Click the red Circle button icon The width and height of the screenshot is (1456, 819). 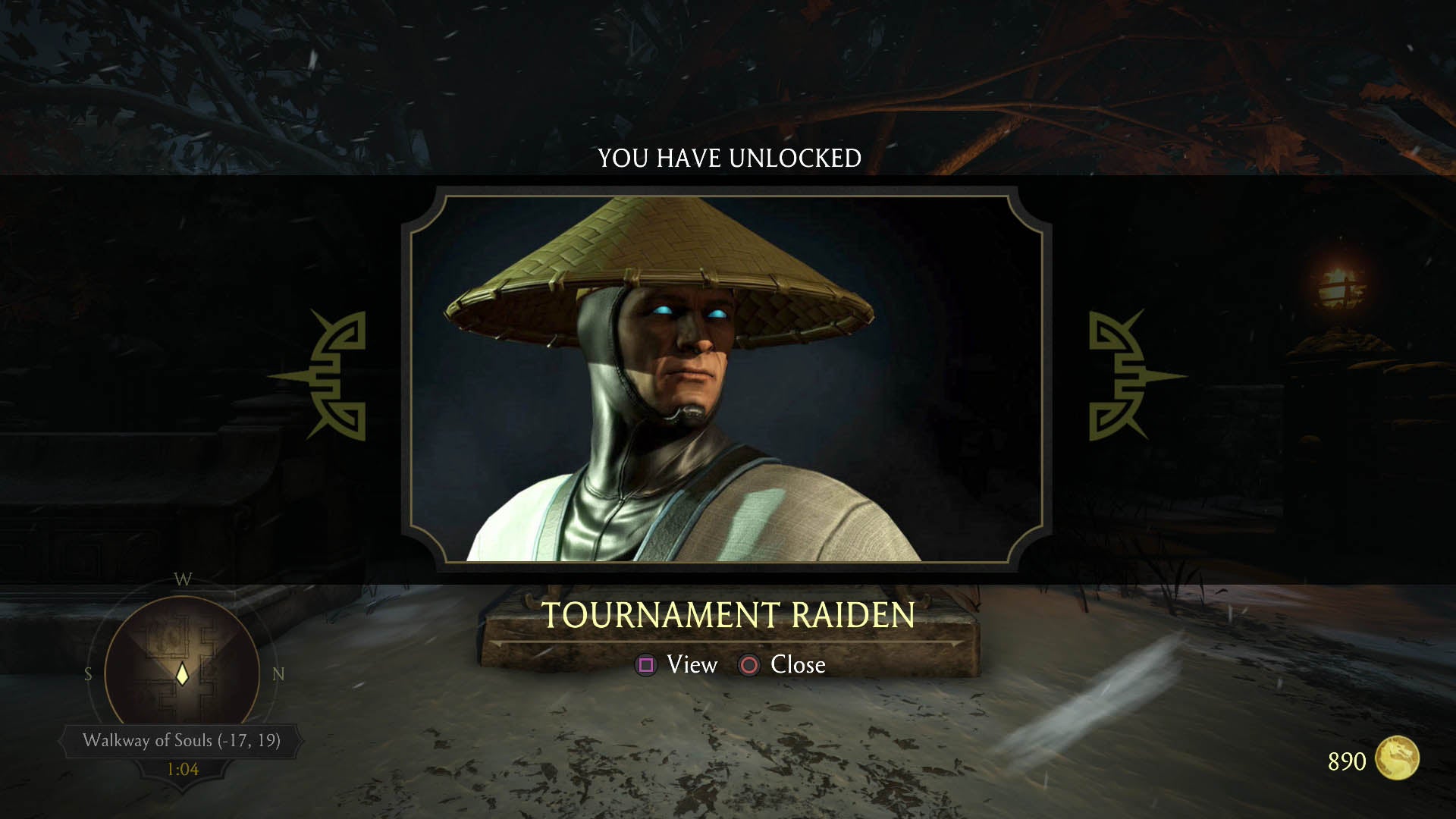coord(748,665)
